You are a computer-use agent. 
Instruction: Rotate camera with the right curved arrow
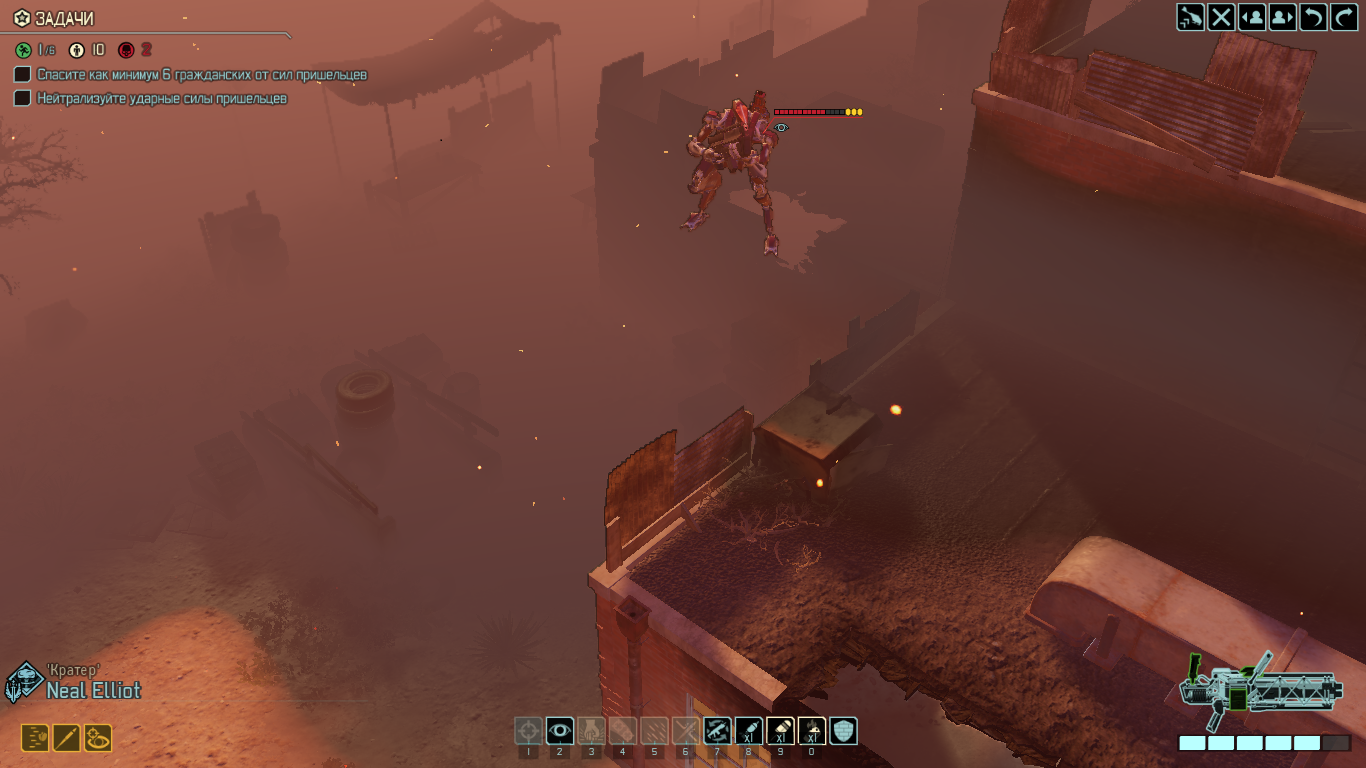[x=1343, y=17]
